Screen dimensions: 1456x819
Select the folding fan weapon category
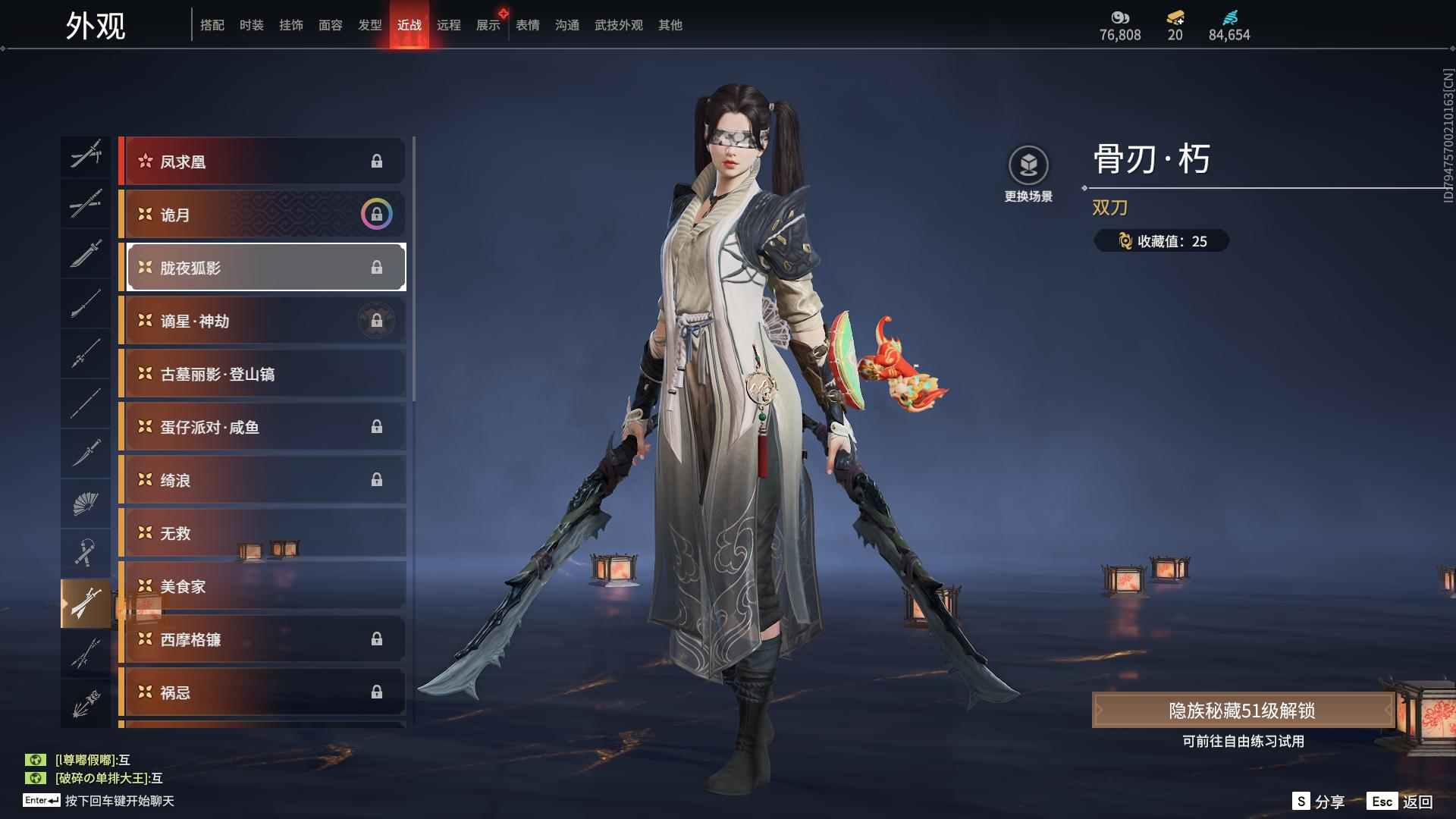click(x=86, y=503)
